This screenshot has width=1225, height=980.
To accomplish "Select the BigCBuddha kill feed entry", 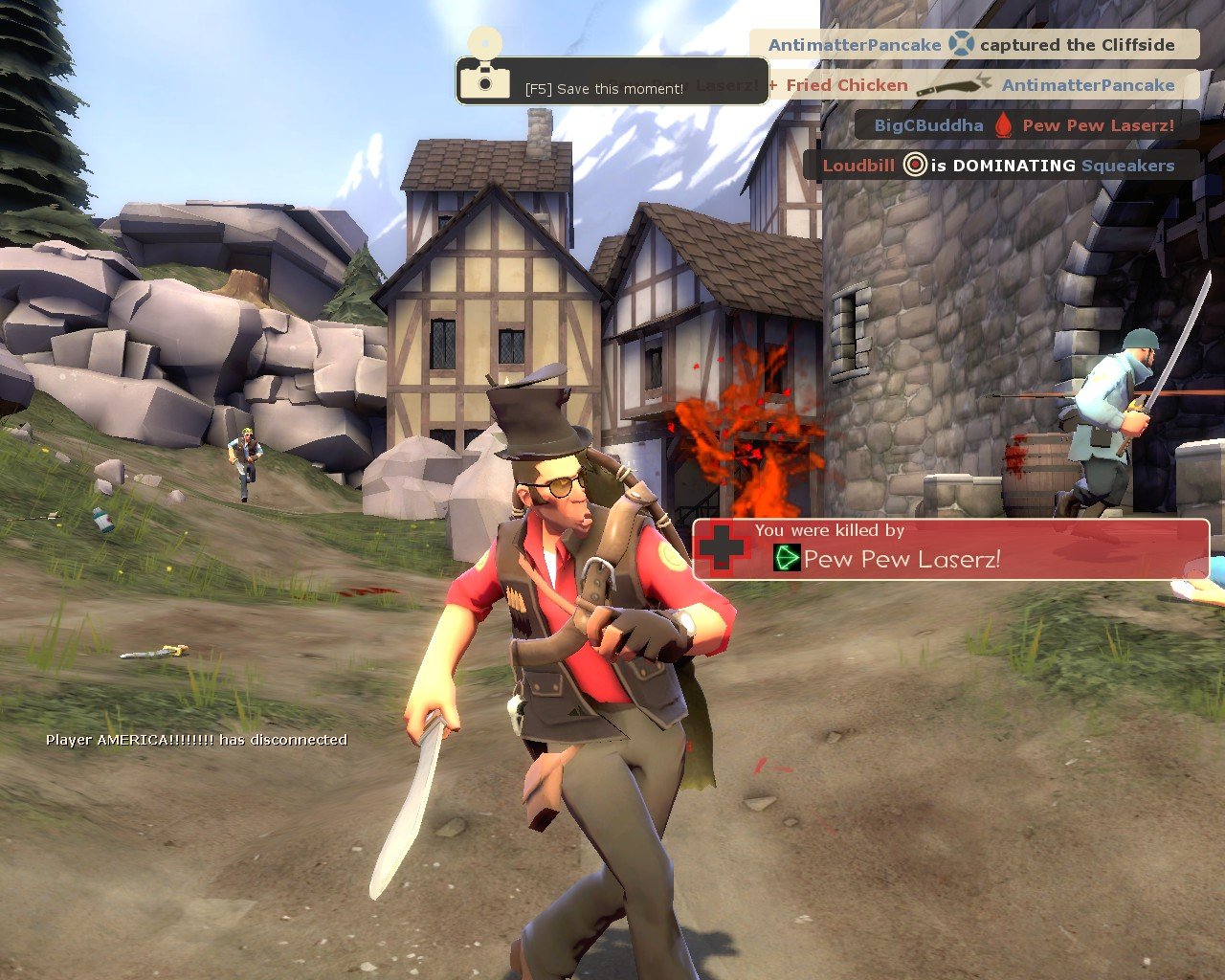I will pos(1024,124).
